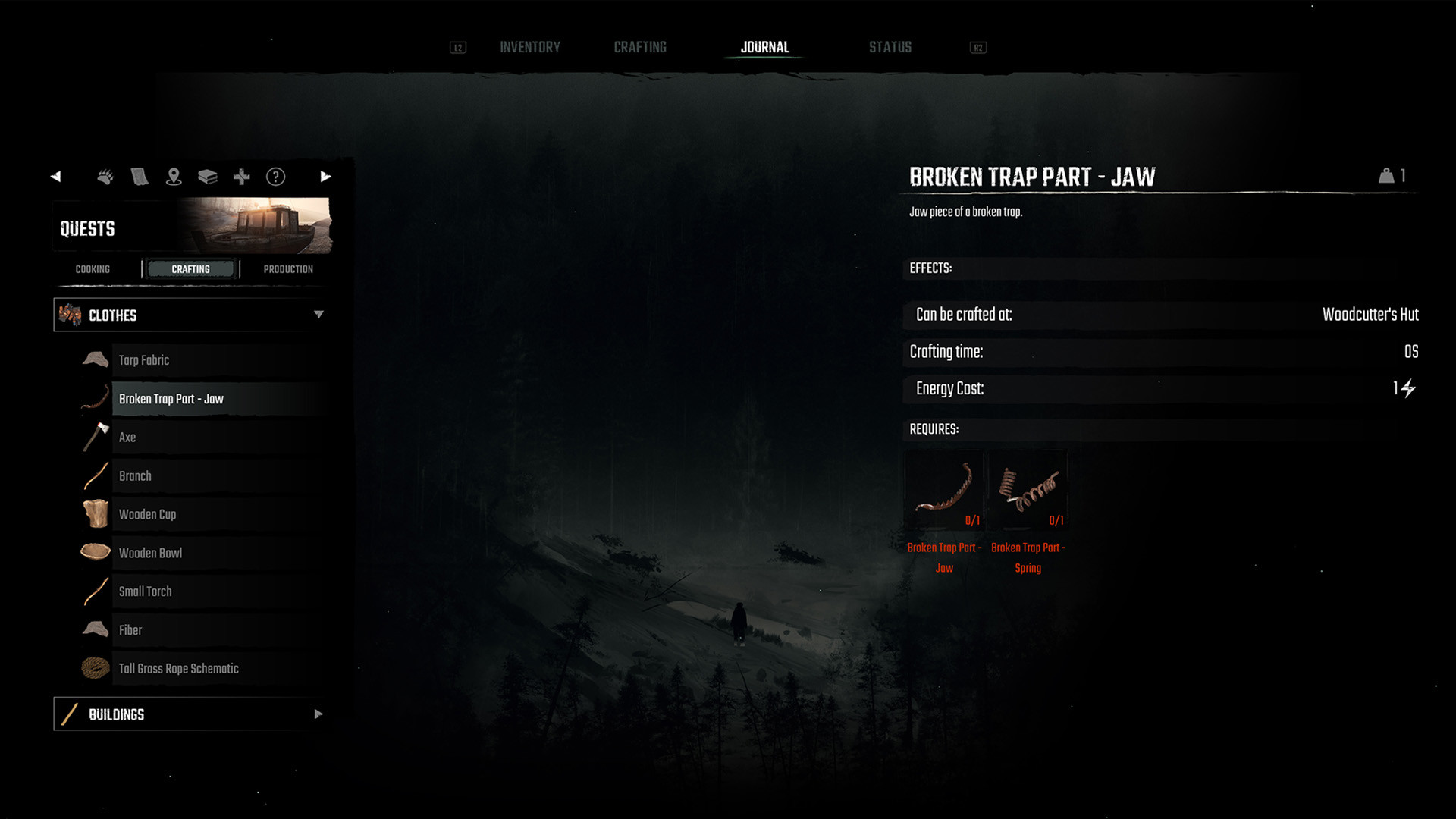Click the Broken Trap Part - Spring requirement thumbnail
1456x819 pixels.
point(1028,489)
